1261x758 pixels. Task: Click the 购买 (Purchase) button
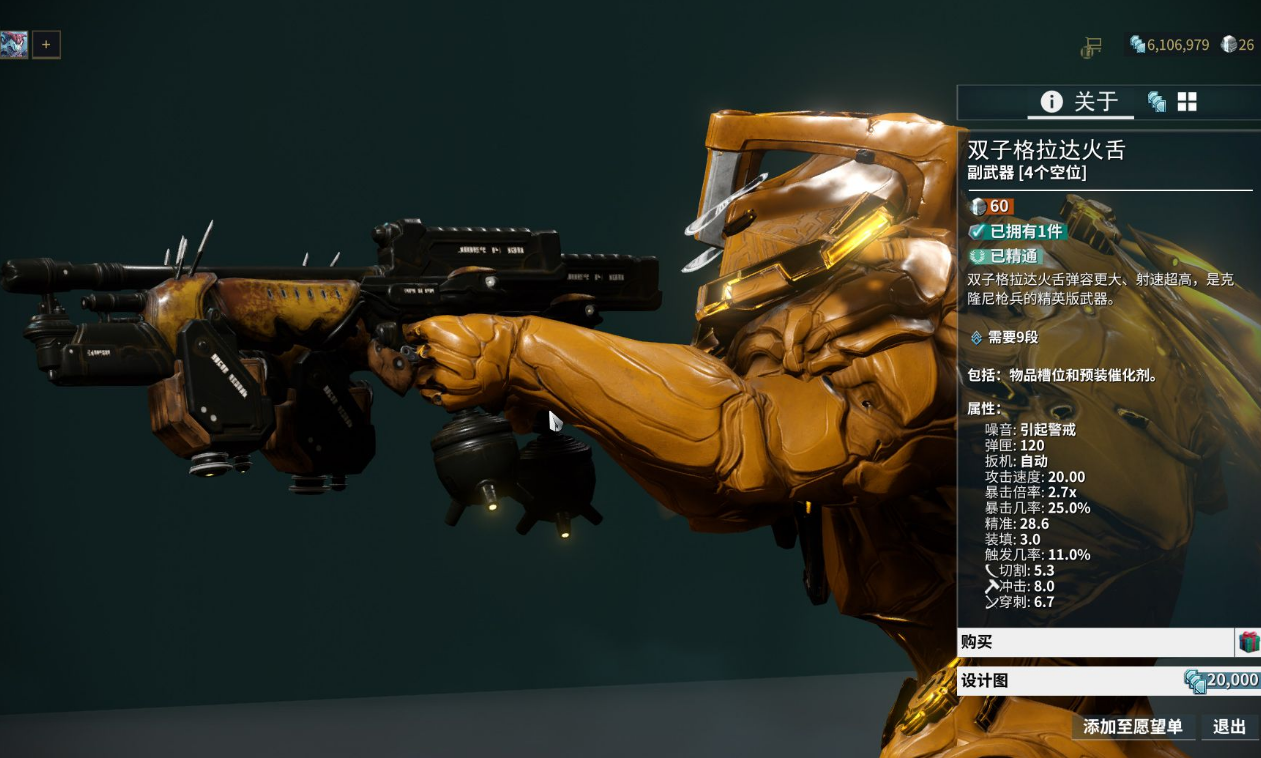tap(1095, 642)
